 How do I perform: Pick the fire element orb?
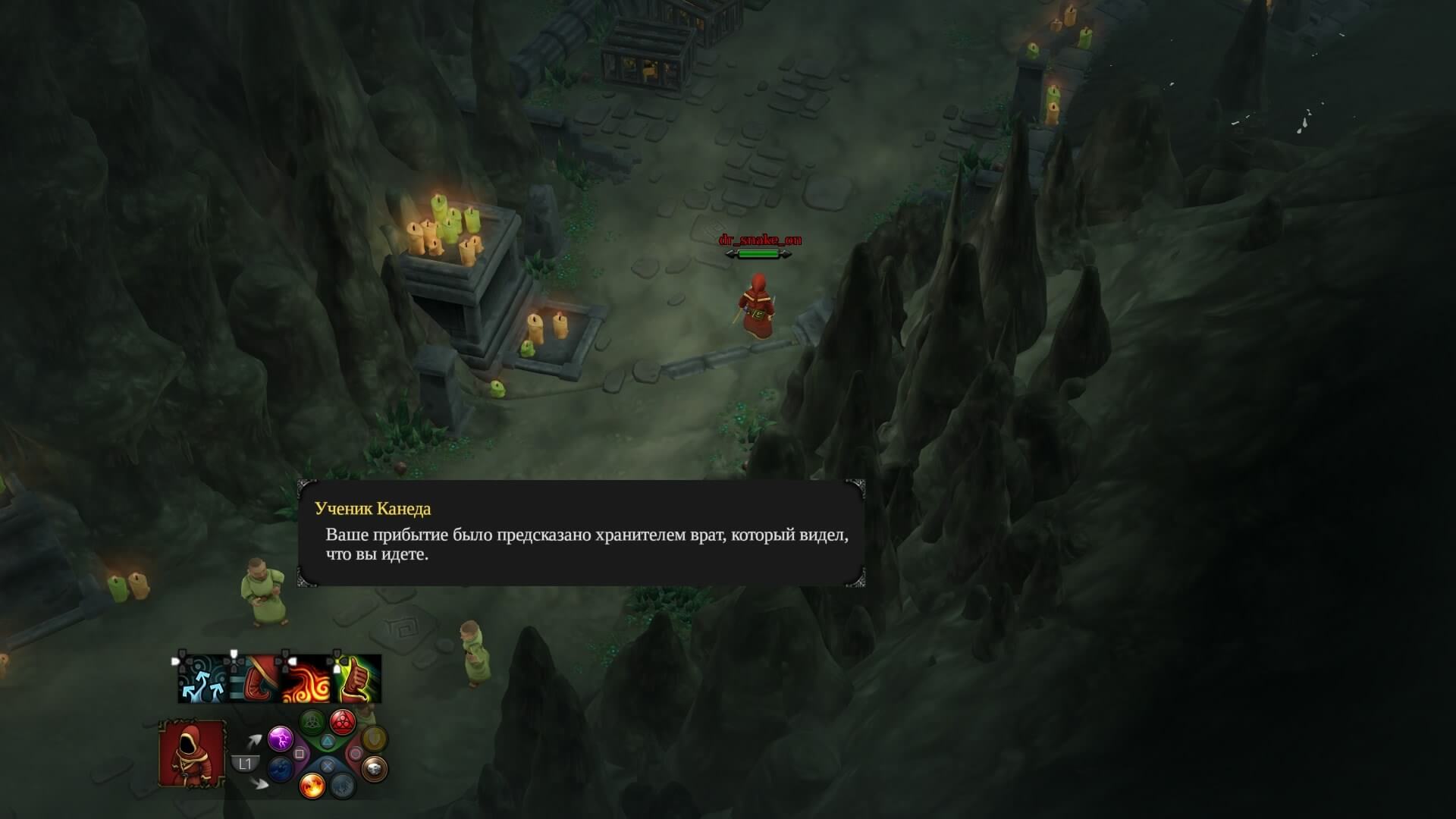pyautogui.click(x=312, y=786)
